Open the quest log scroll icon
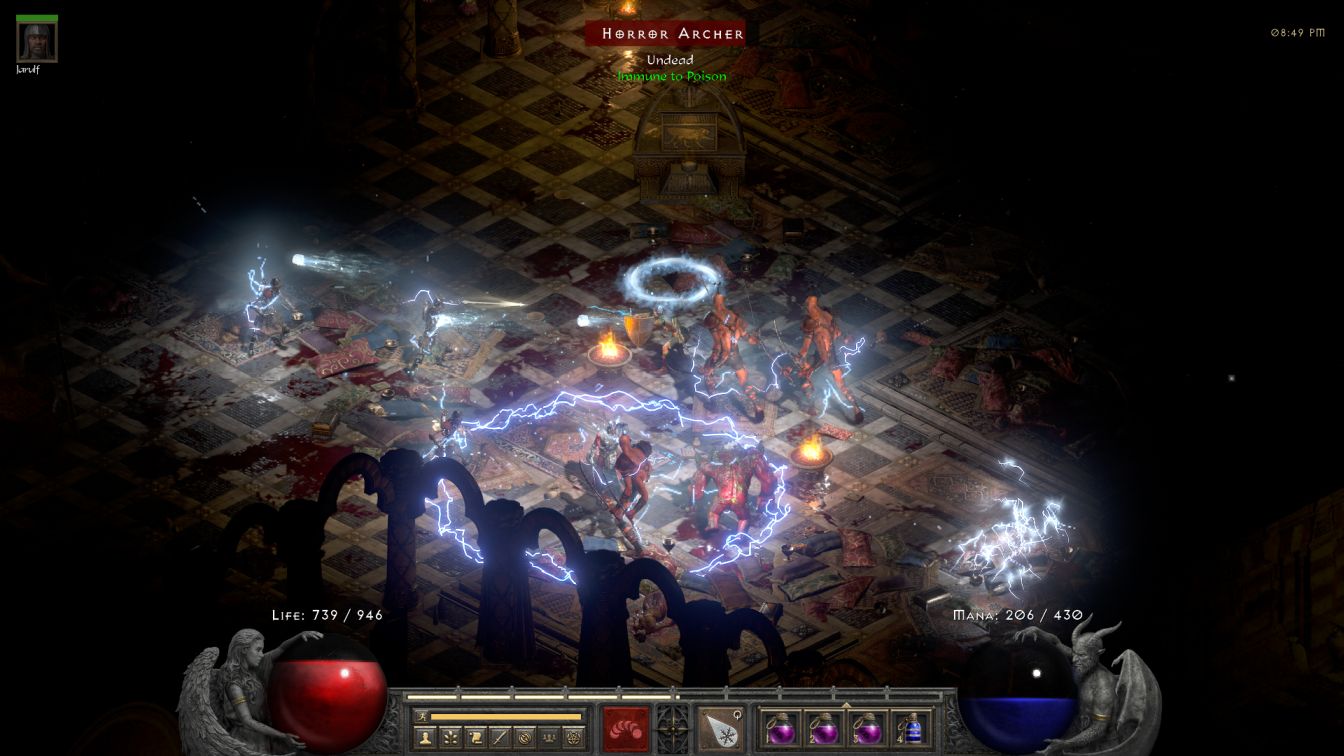Viewport: 1344px width, 756px height. tap(475, 738)
